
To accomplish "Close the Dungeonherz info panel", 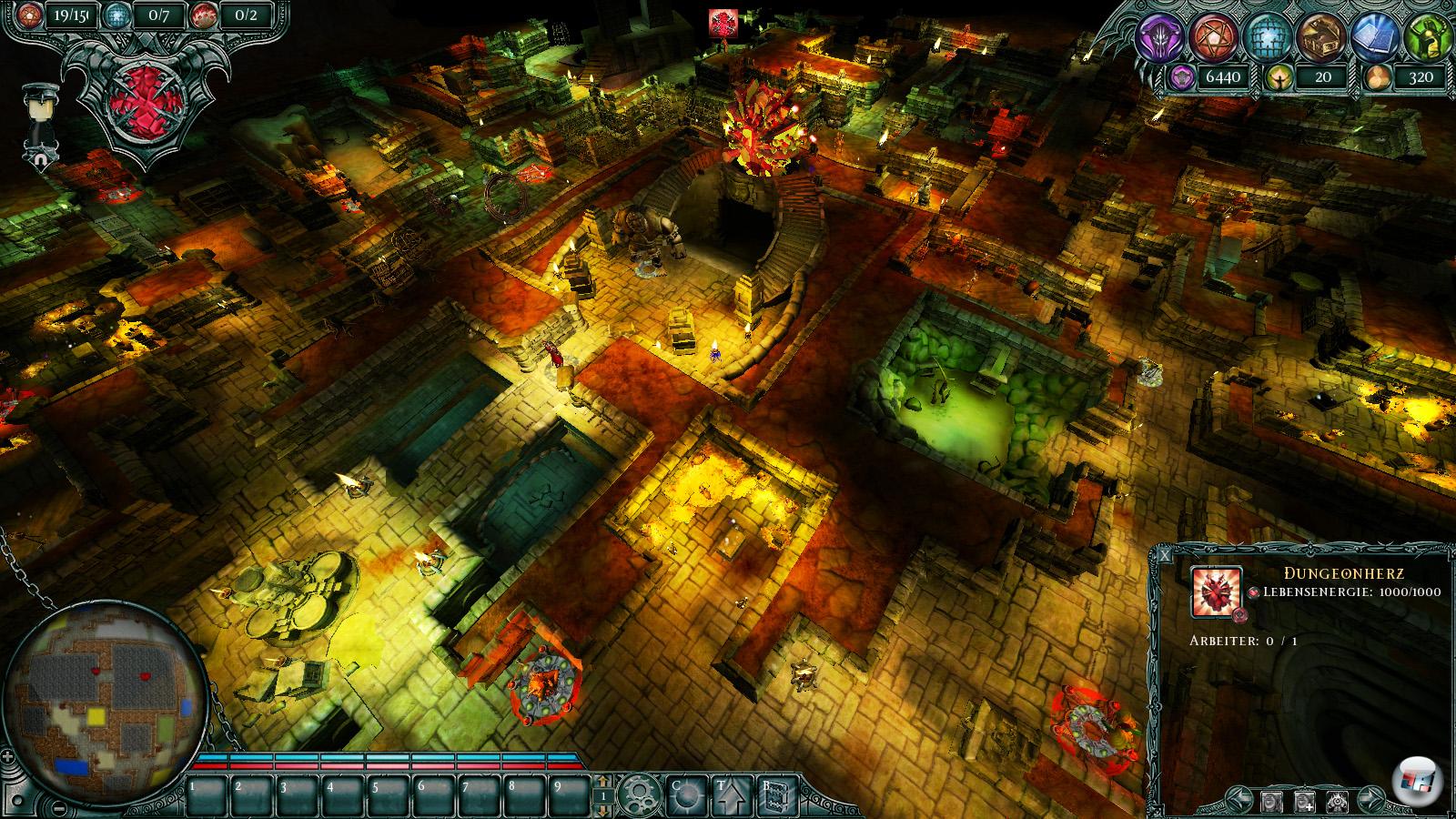I will [x=1167, y=554].
